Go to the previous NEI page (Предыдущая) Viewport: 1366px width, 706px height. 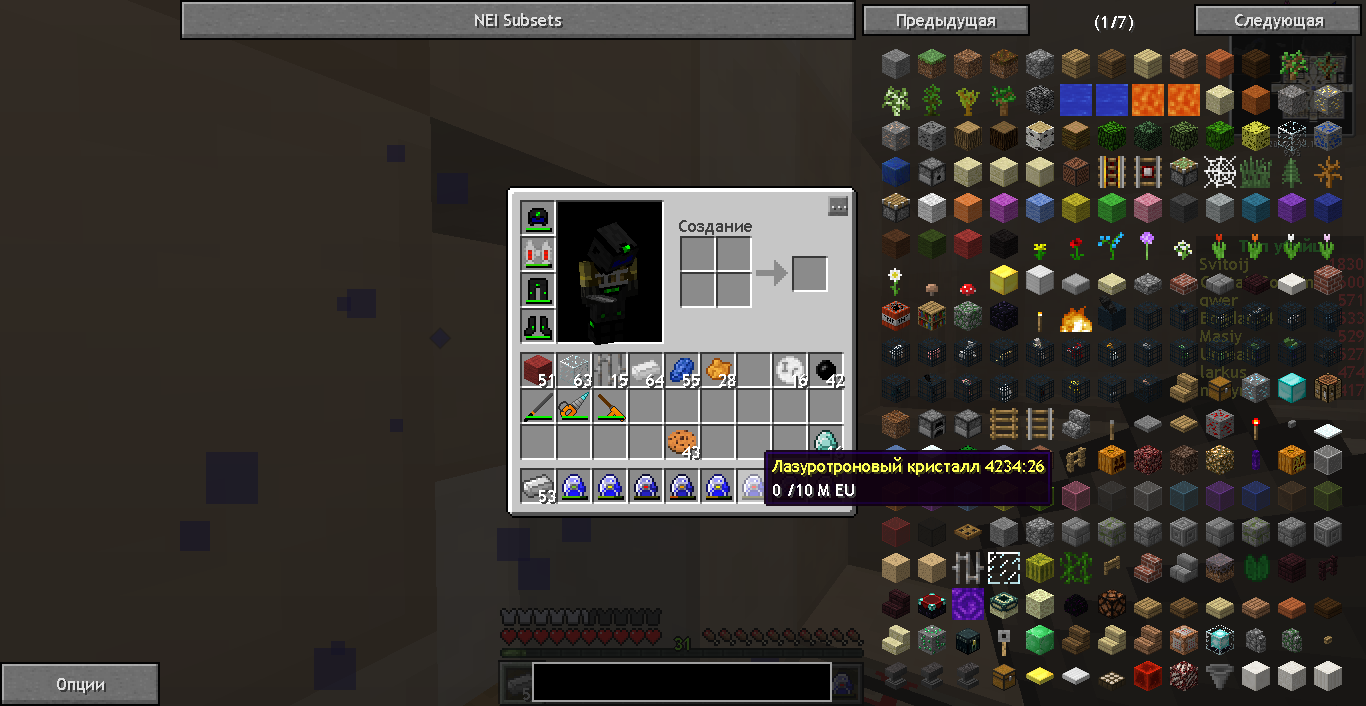pos(945,20)
